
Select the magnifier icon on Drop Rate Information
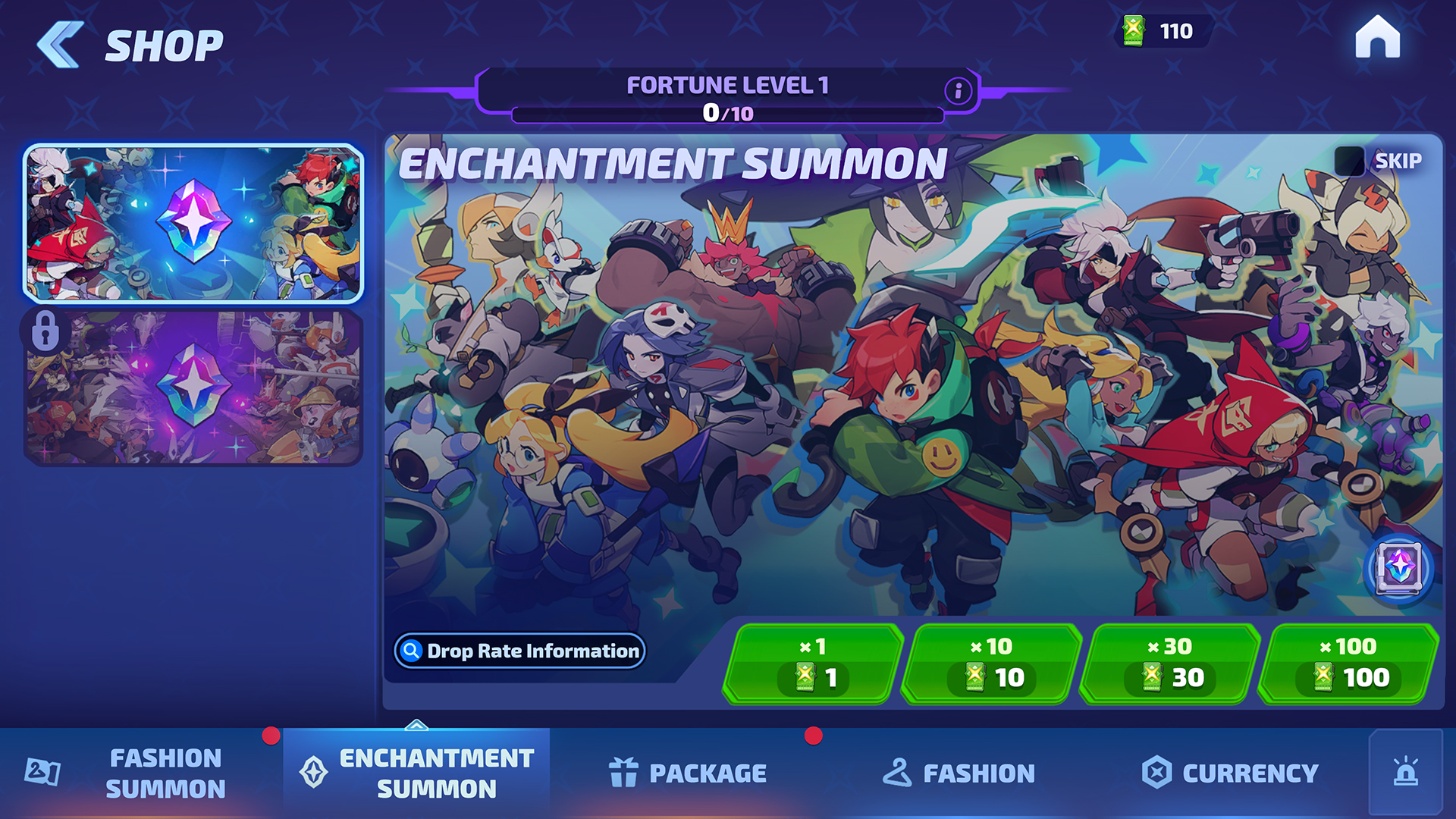(412, 651)
